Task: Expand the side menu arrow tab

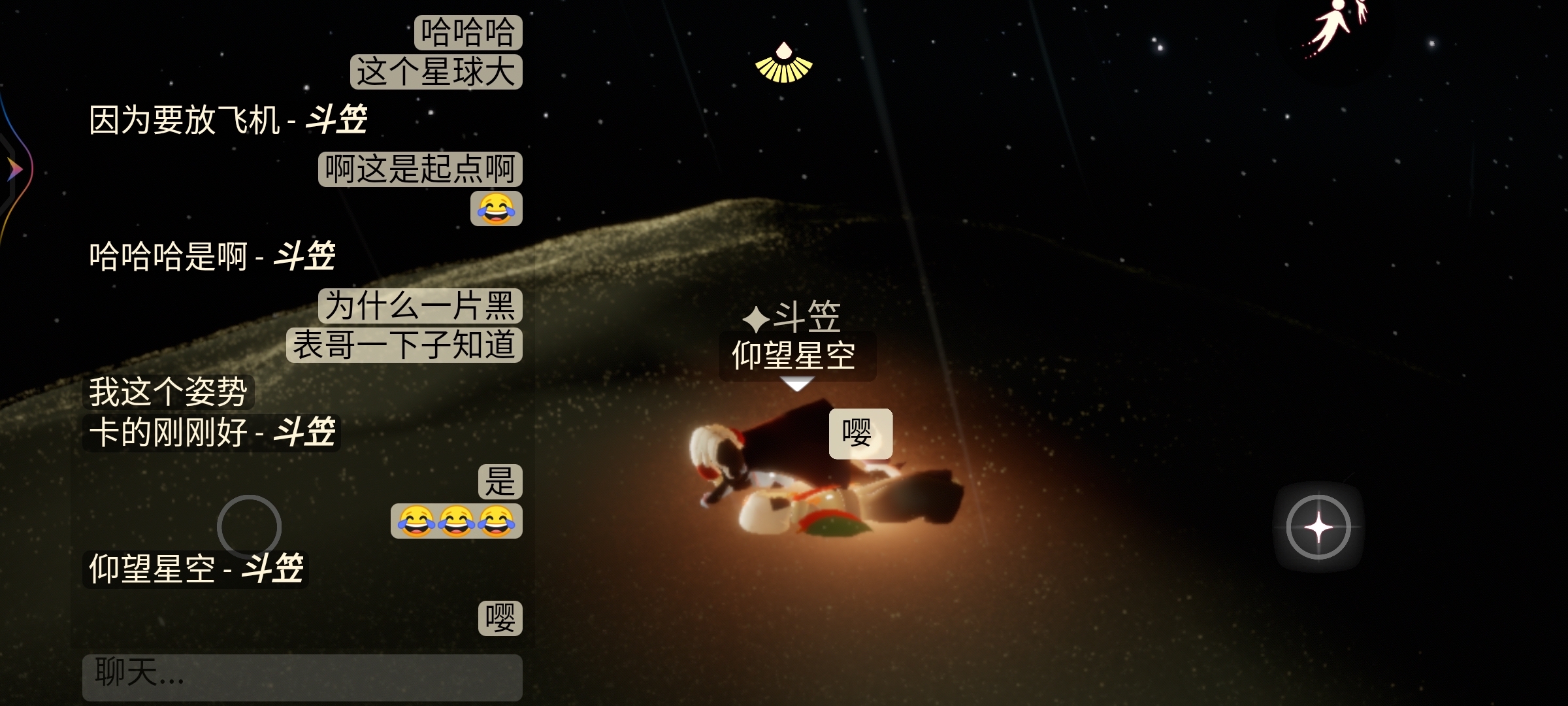Action: 14,170
